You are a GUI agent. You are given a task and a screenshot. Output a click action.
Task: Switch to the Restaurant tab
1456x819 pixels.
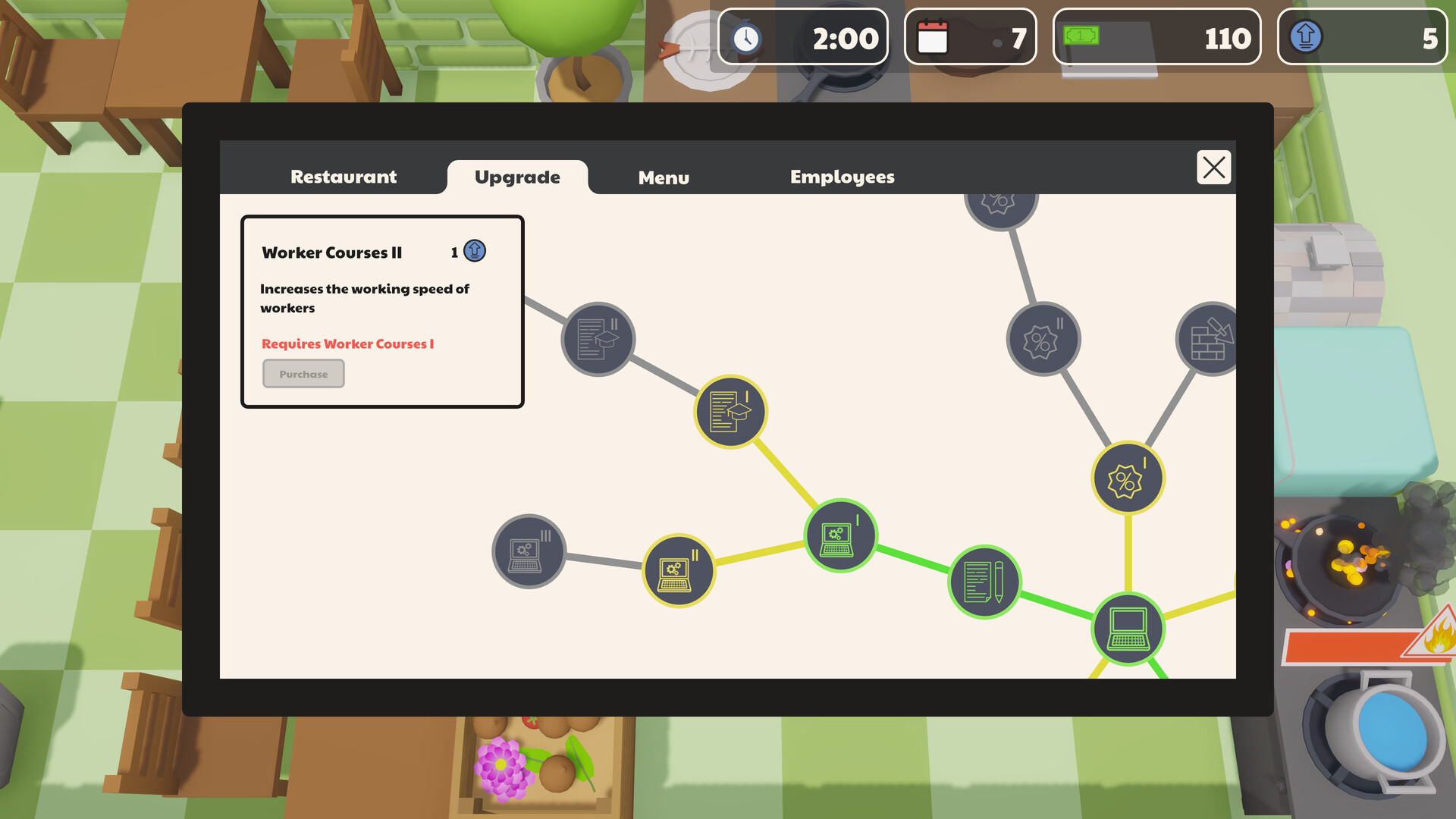tap(343, 176)
